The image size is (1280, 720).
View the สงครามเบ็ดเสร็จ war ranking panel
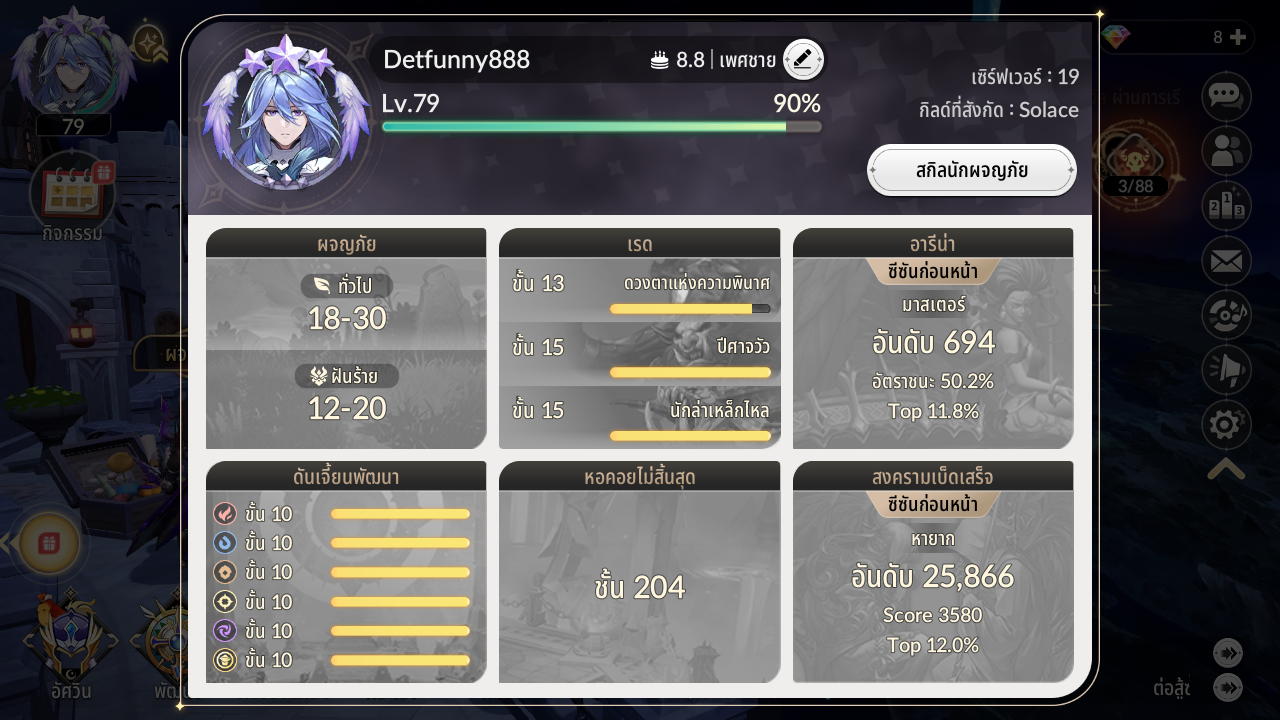933,572
